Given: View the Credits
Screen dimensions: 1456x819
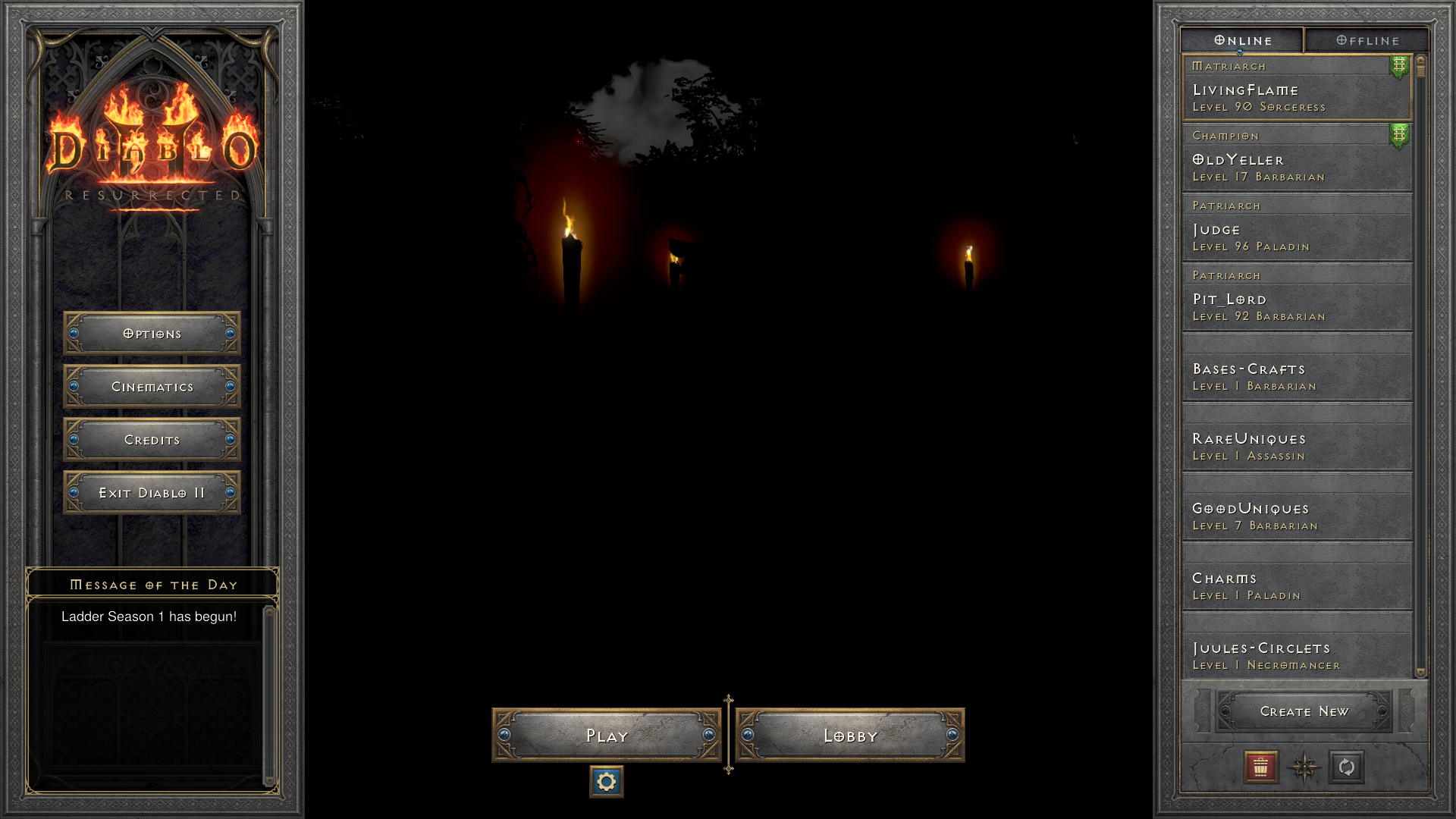Looking at the screenshot, I should coord(151,439).
